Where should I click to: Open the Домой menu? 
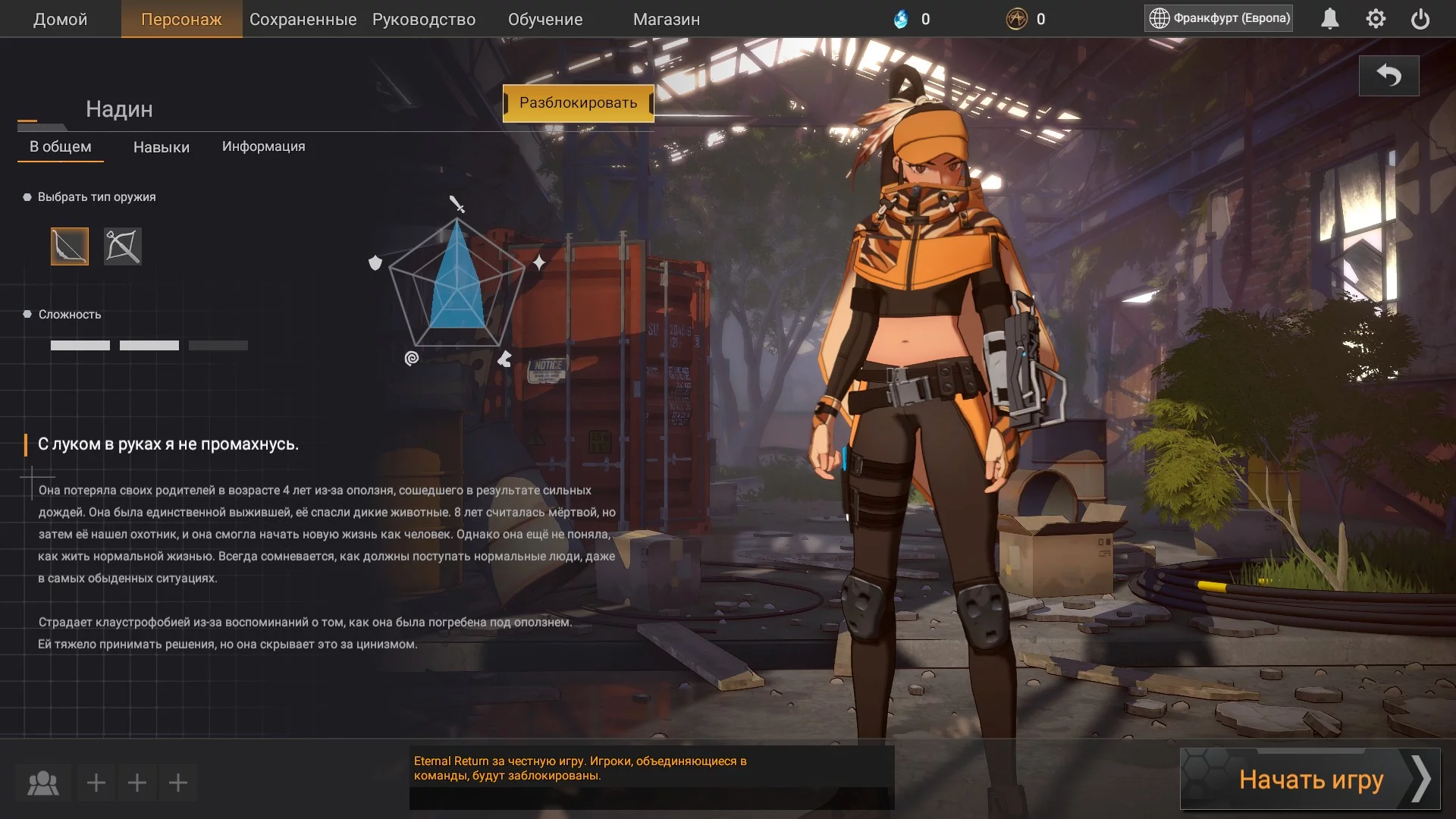pos(60,19)
